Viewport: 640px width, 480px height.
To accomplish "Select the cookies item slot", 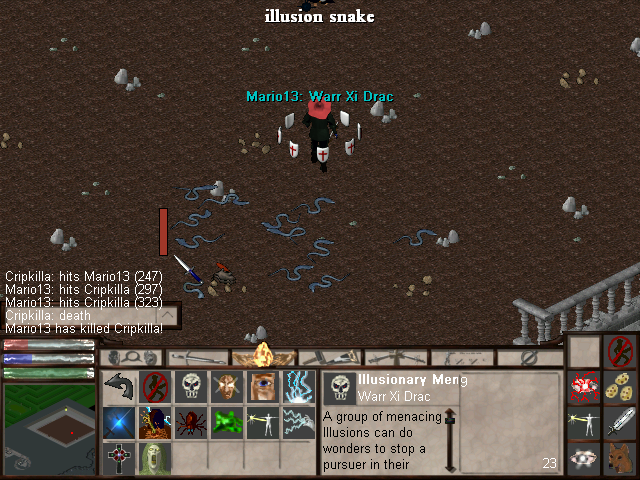I will coord(620,387).
